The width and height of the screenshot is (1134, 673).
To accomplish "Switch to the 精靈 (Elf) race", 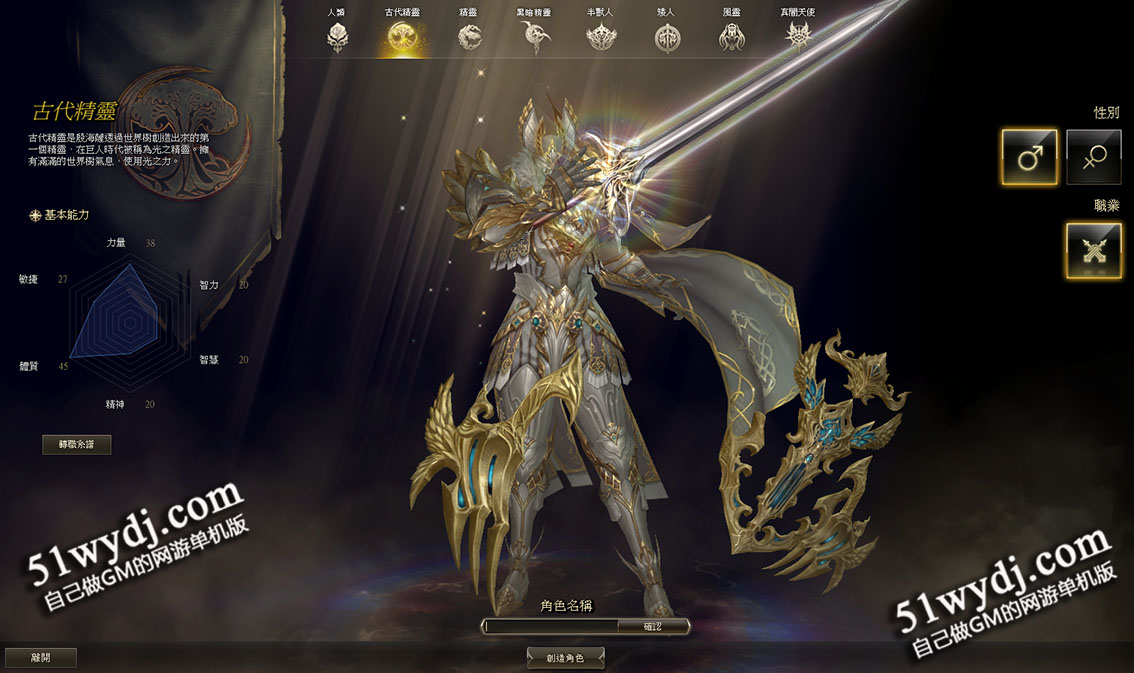I will [469, 37].
